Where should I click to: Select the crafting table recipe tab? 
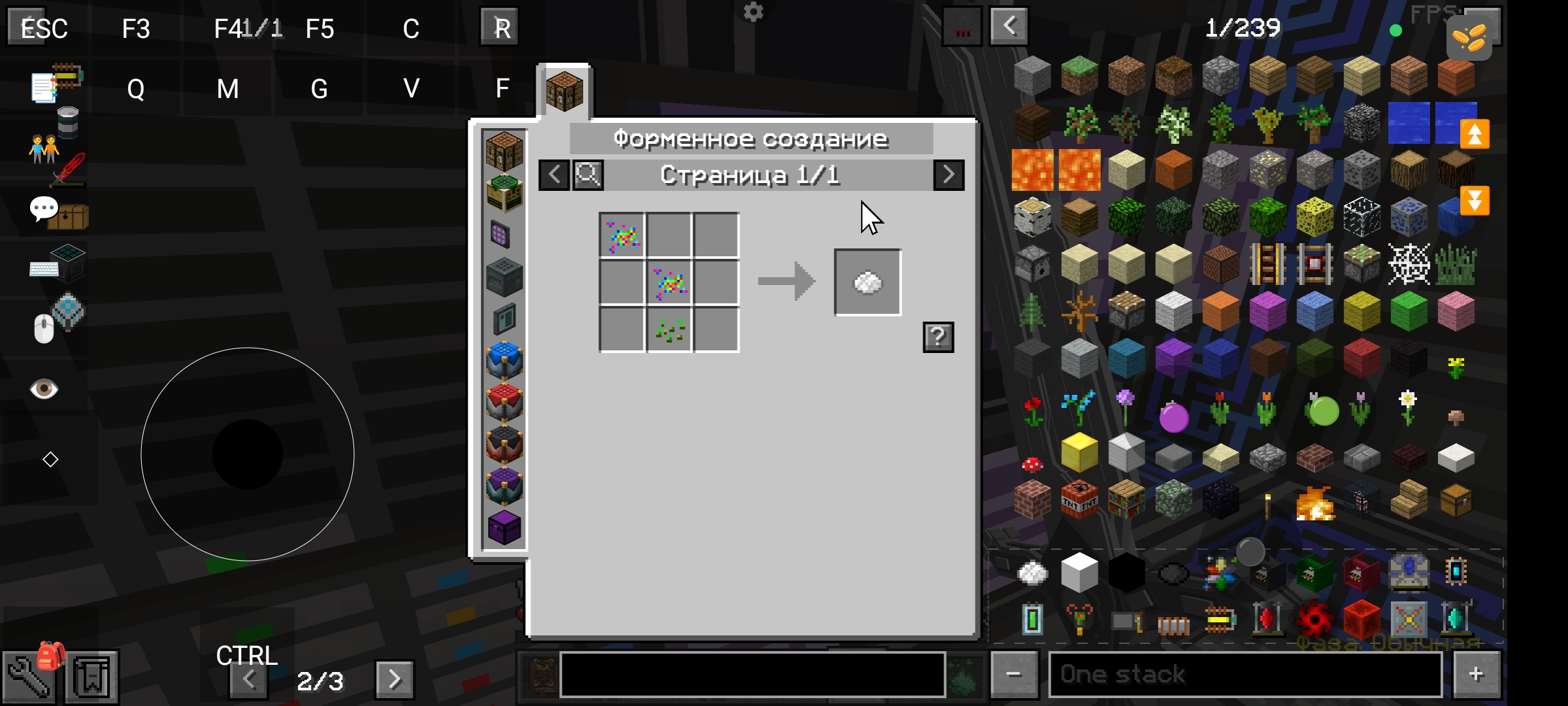(x=564, y=92)
